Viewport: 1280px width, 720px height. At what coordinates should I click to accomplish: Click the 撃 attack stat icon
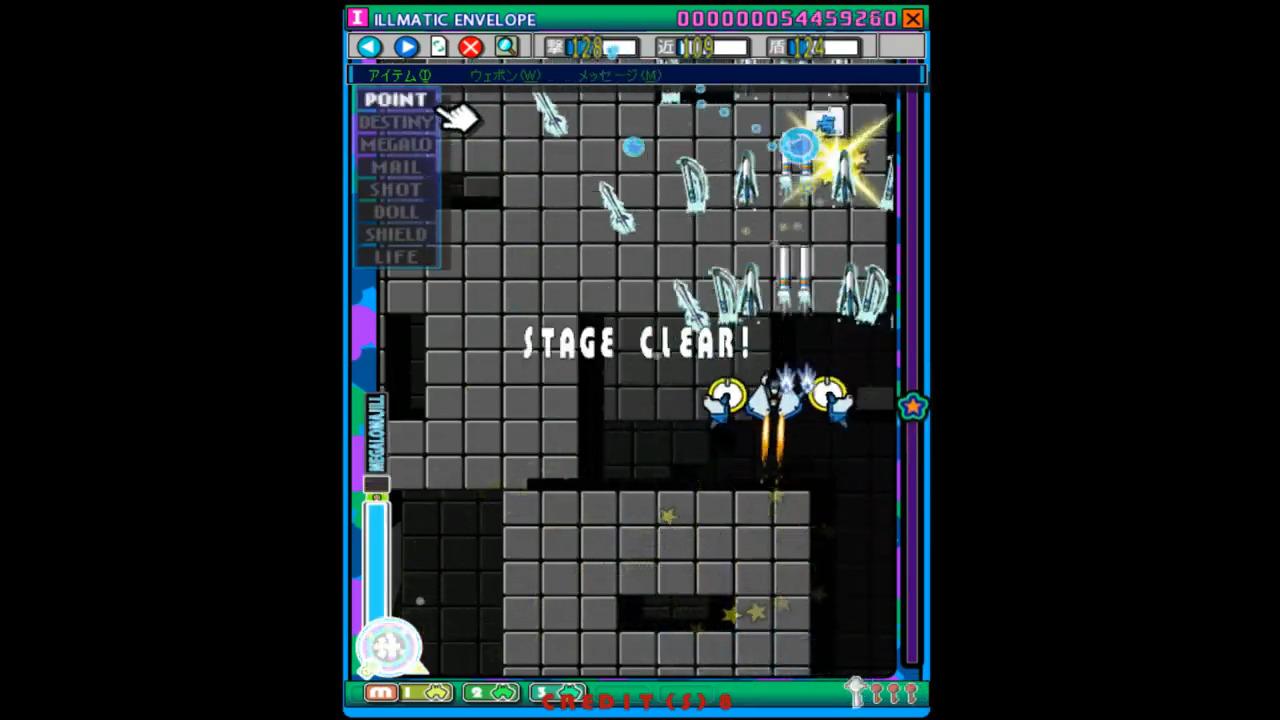556,46
